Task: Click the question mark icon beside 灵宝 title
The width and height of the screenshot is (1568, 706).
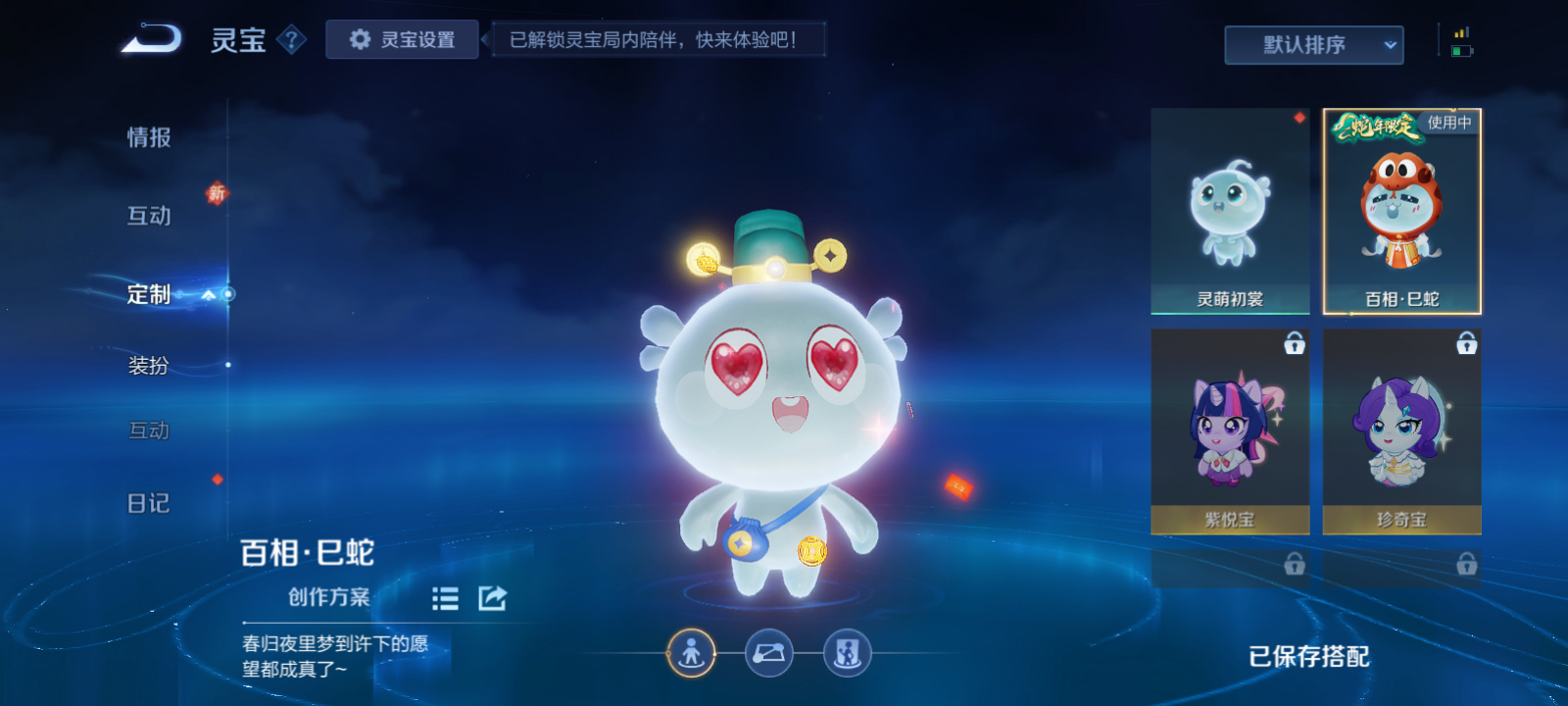Action: 290,40
